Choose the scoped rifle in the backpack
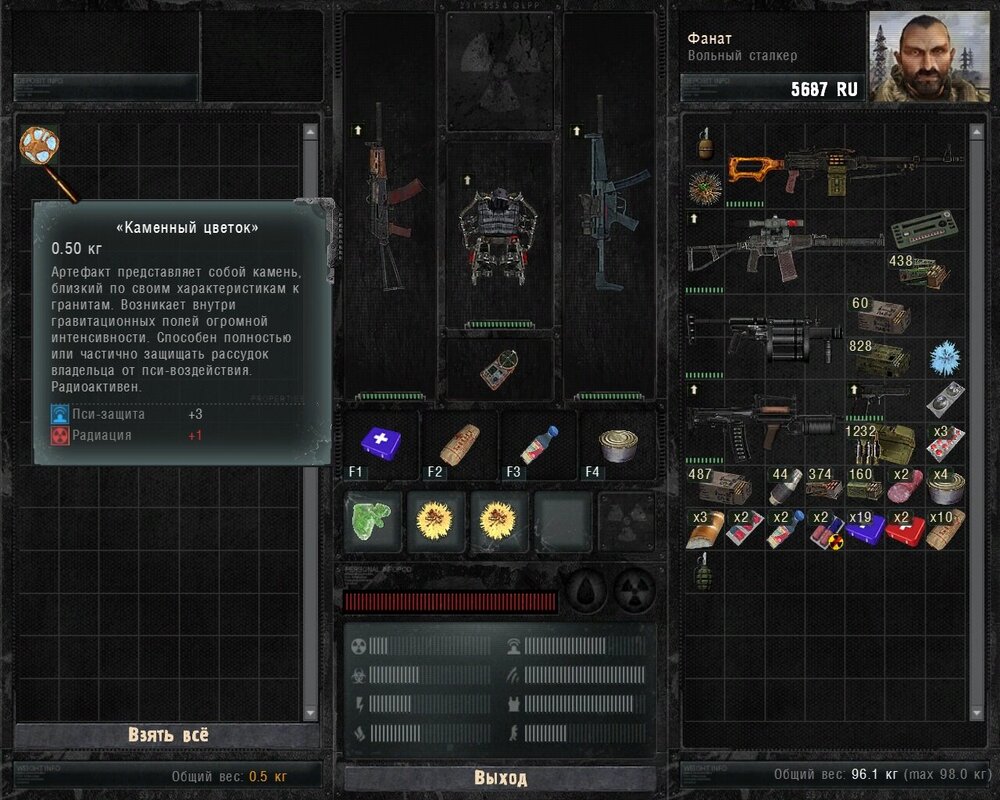The height and width of the screenshot is (800, 1000). (x=785, y=246)
